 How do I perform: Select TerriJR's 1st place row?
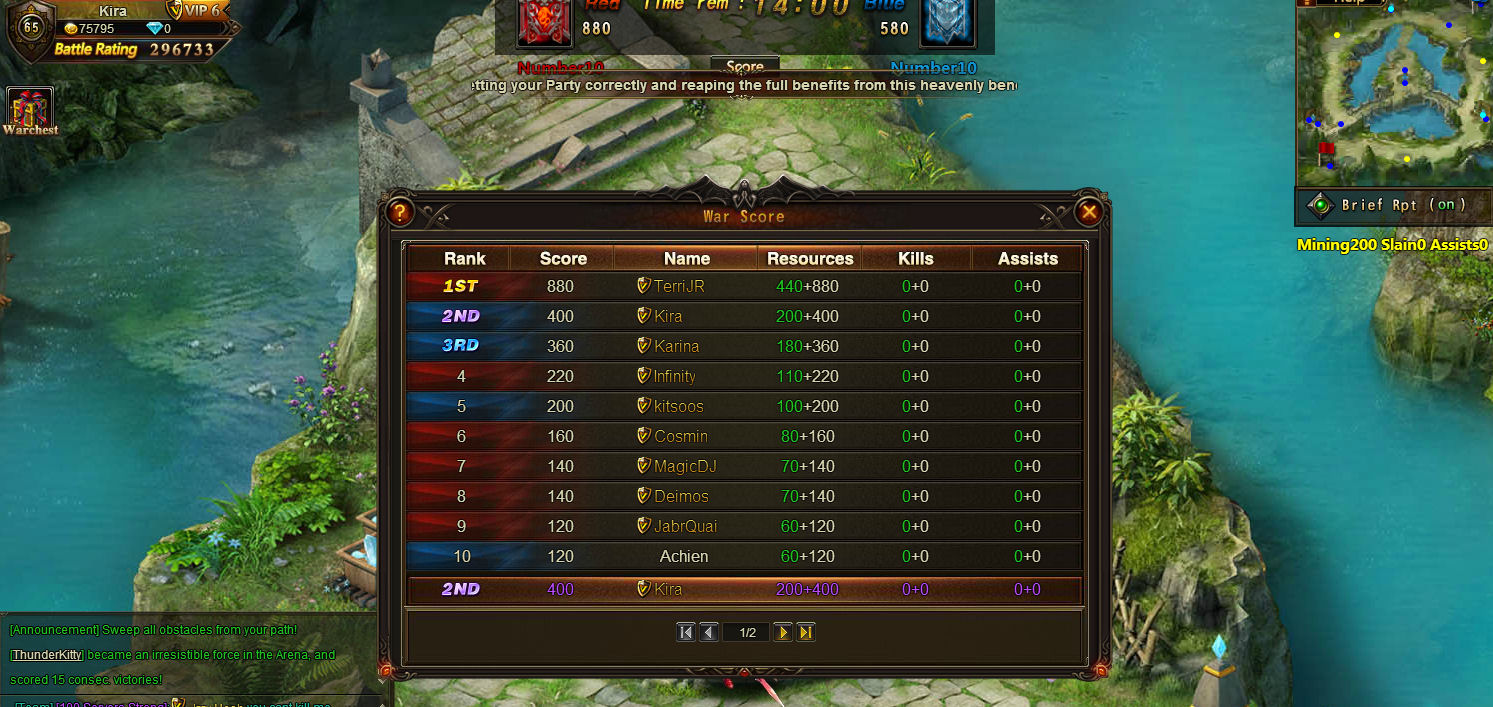pos(744,286)
